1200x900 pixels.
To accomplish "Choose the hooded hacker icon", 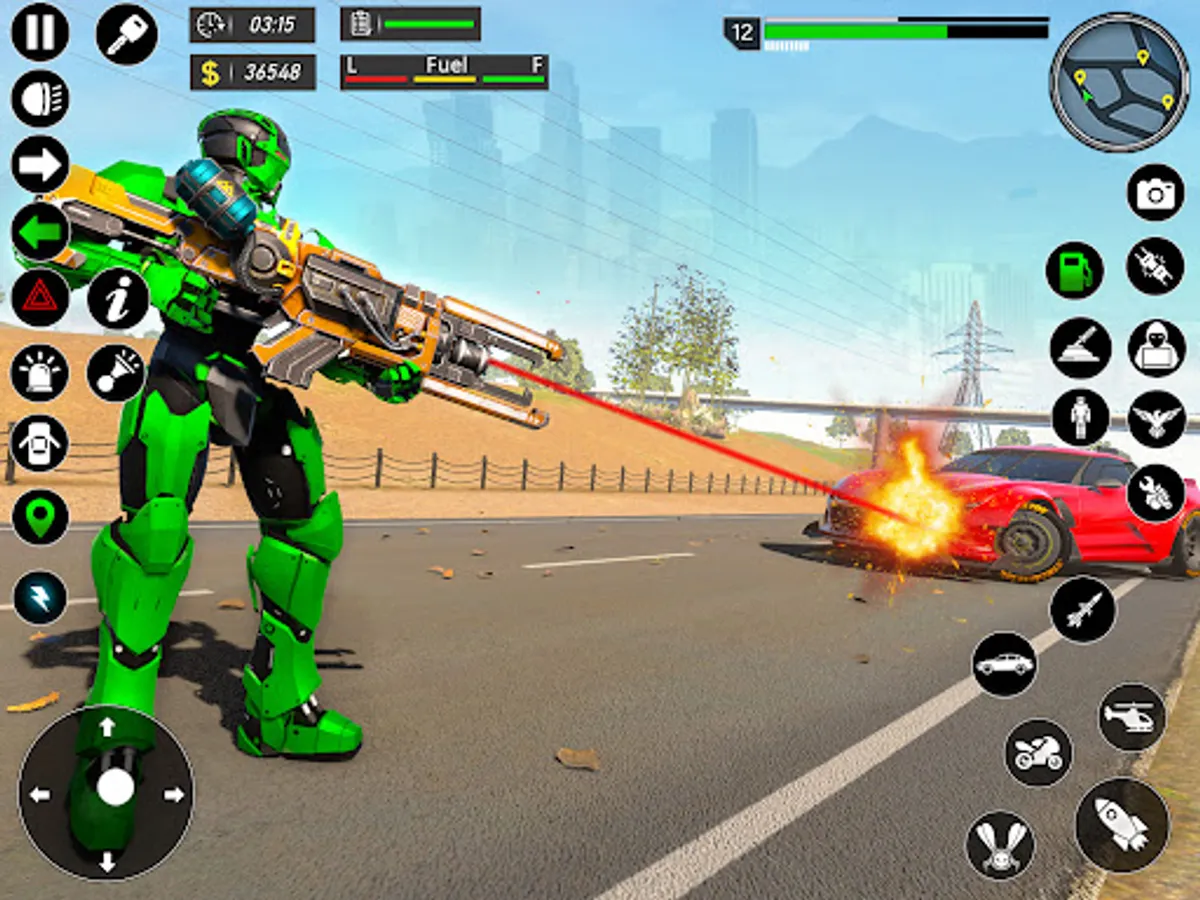I will point(1157,347).
